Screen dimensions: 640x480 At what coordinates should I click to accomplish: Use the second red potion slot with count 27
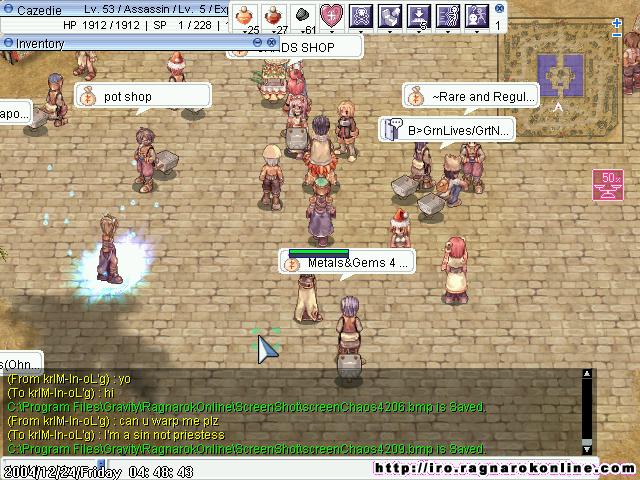pyautogui.click(x=274, y=15)
